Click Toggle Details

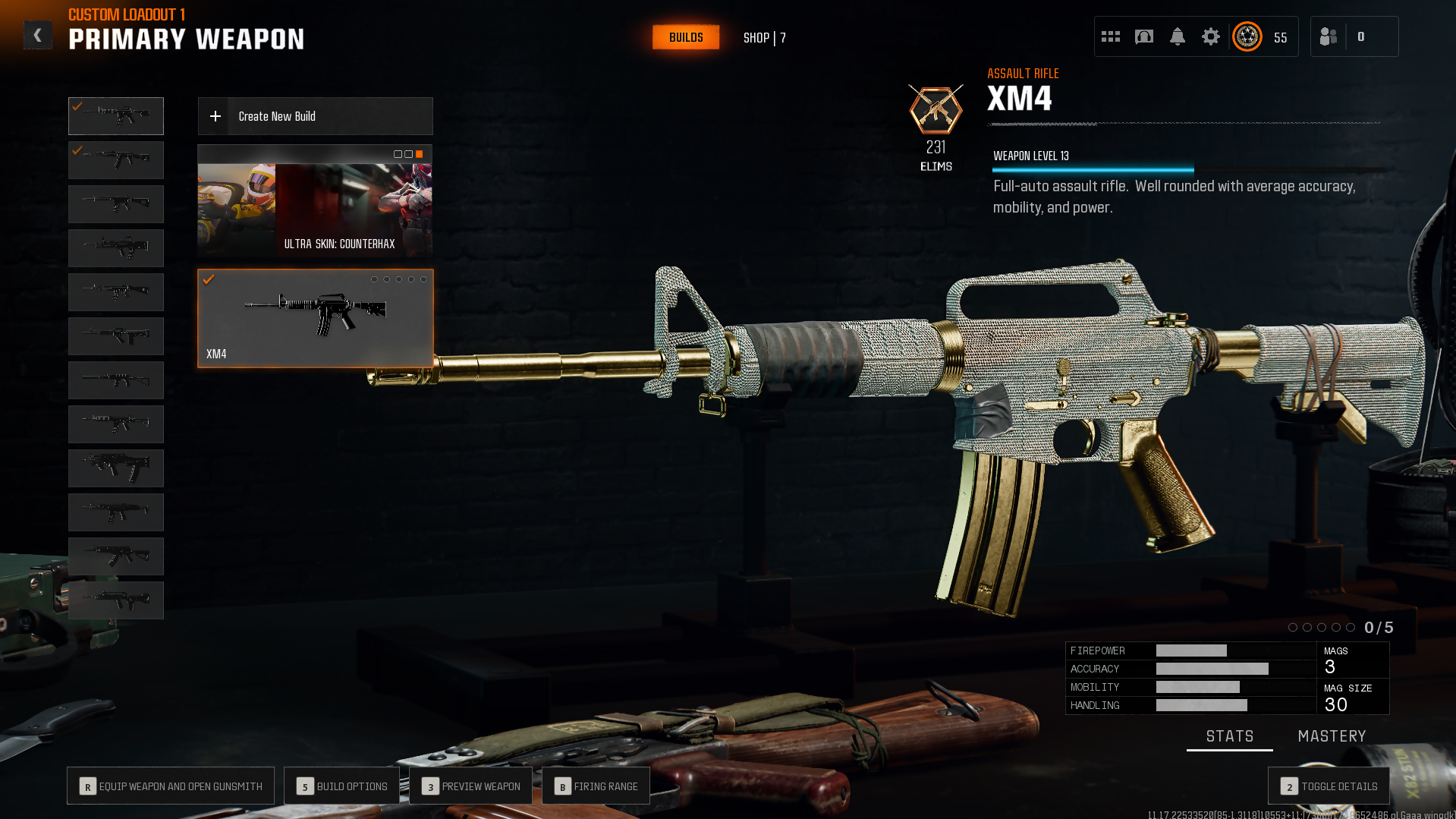[x=1329, y=786]
